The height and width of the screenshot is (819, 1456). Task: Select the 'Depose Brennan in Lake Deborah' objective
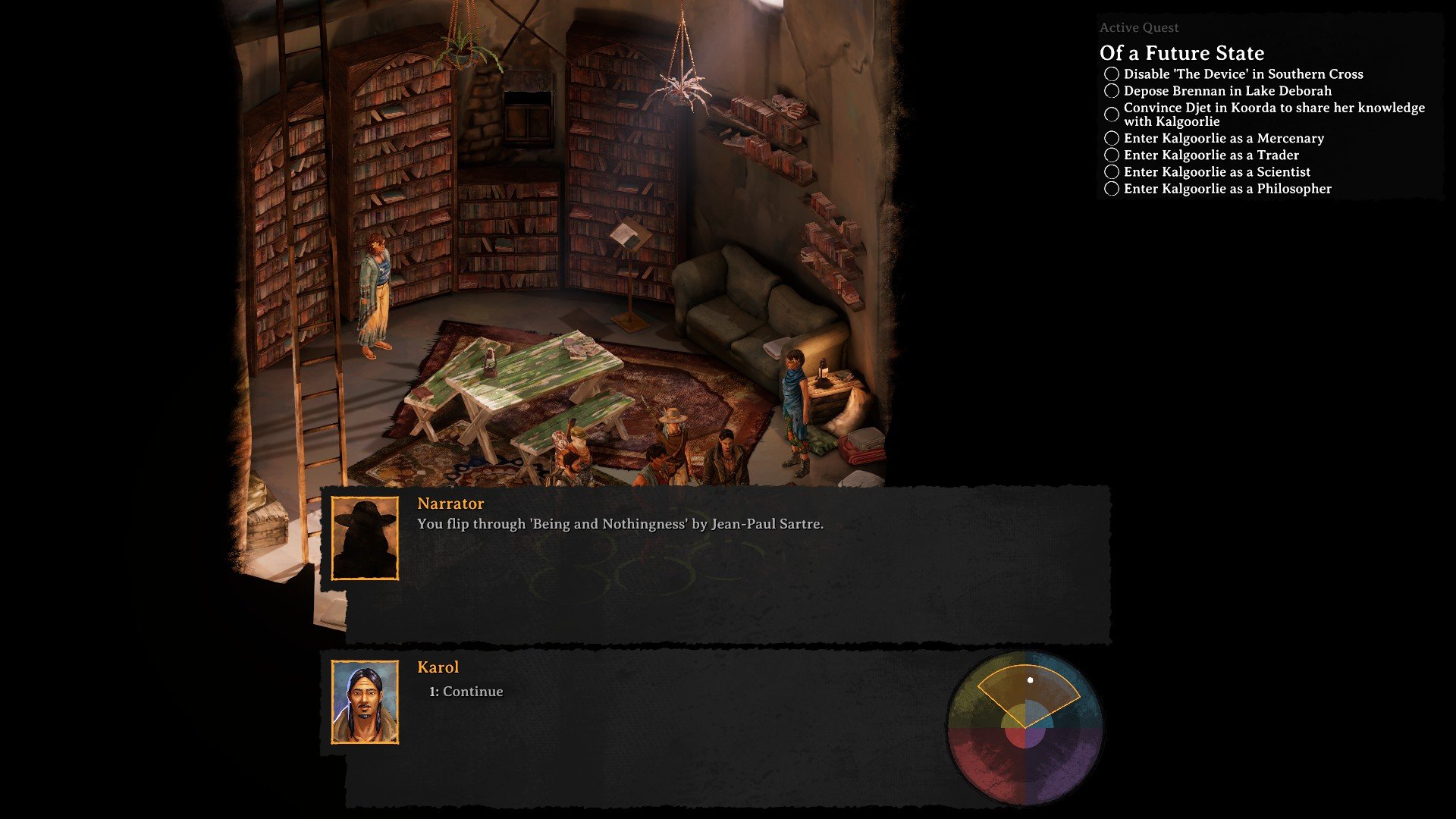click(x=1227, y=91)
